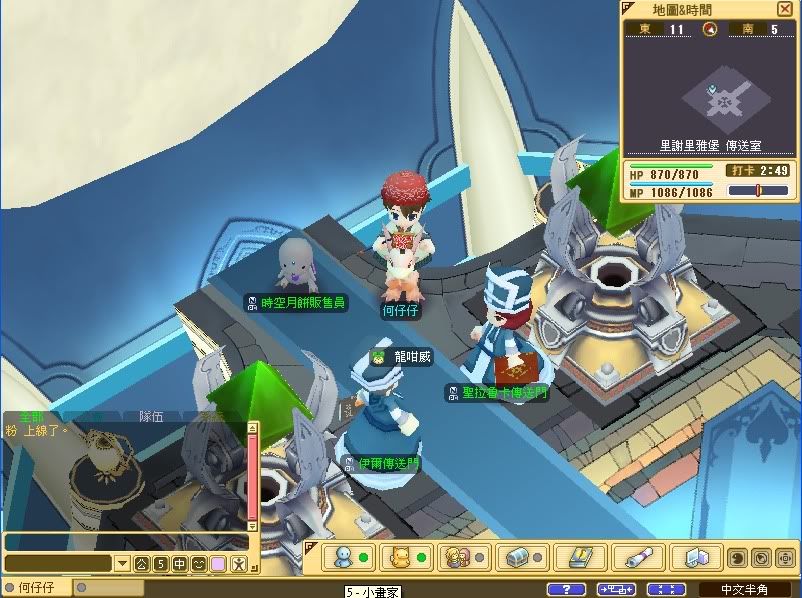Select the 何仔仔 tab in bottom bar
The height and width of the screenshot is (598, 802).
38,588
